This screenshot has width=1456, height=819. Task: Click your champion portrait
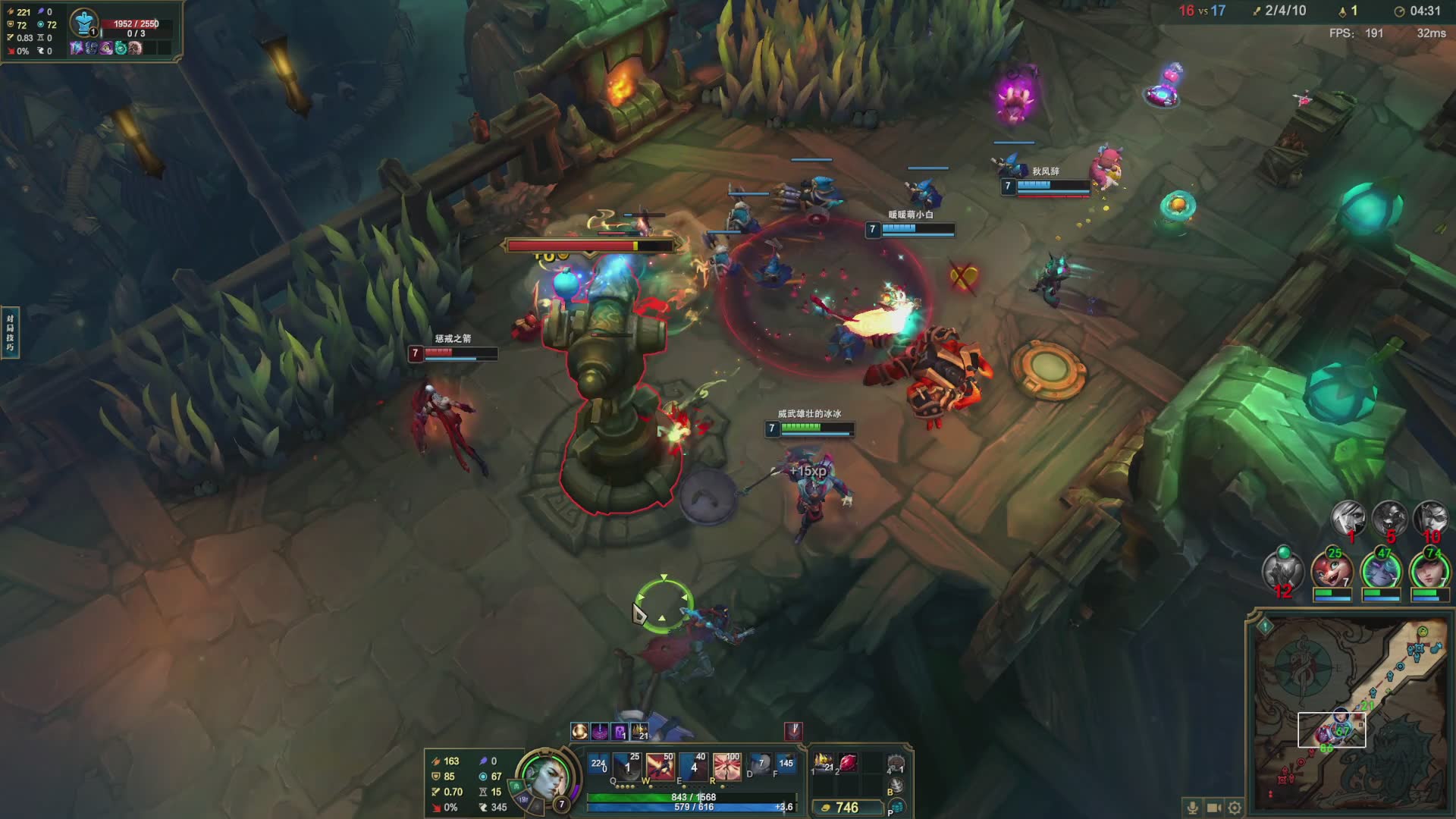tap(541, 780)
